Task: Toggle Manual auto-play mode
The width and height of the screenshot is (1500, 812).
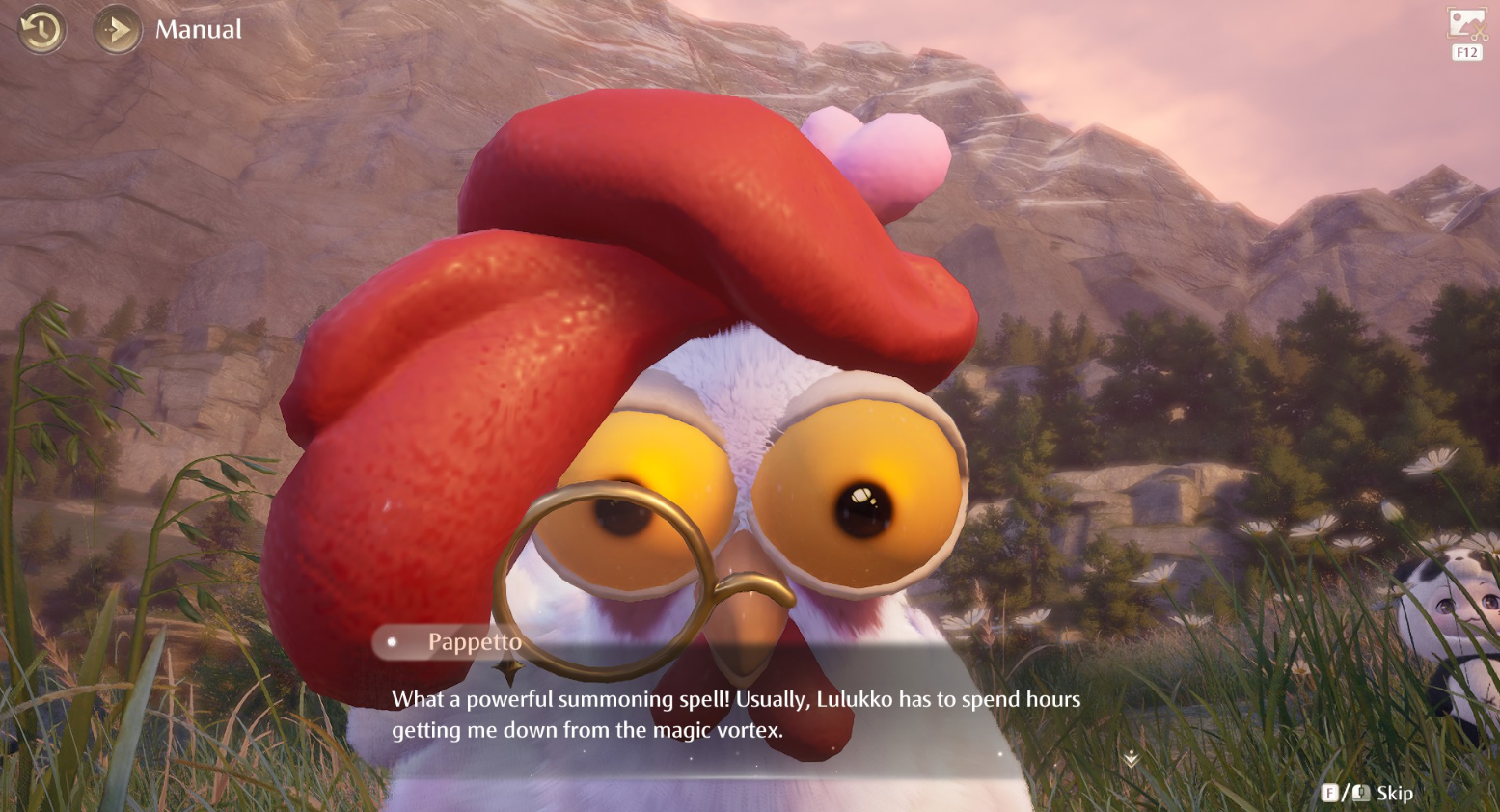Action: coord(118,30)
